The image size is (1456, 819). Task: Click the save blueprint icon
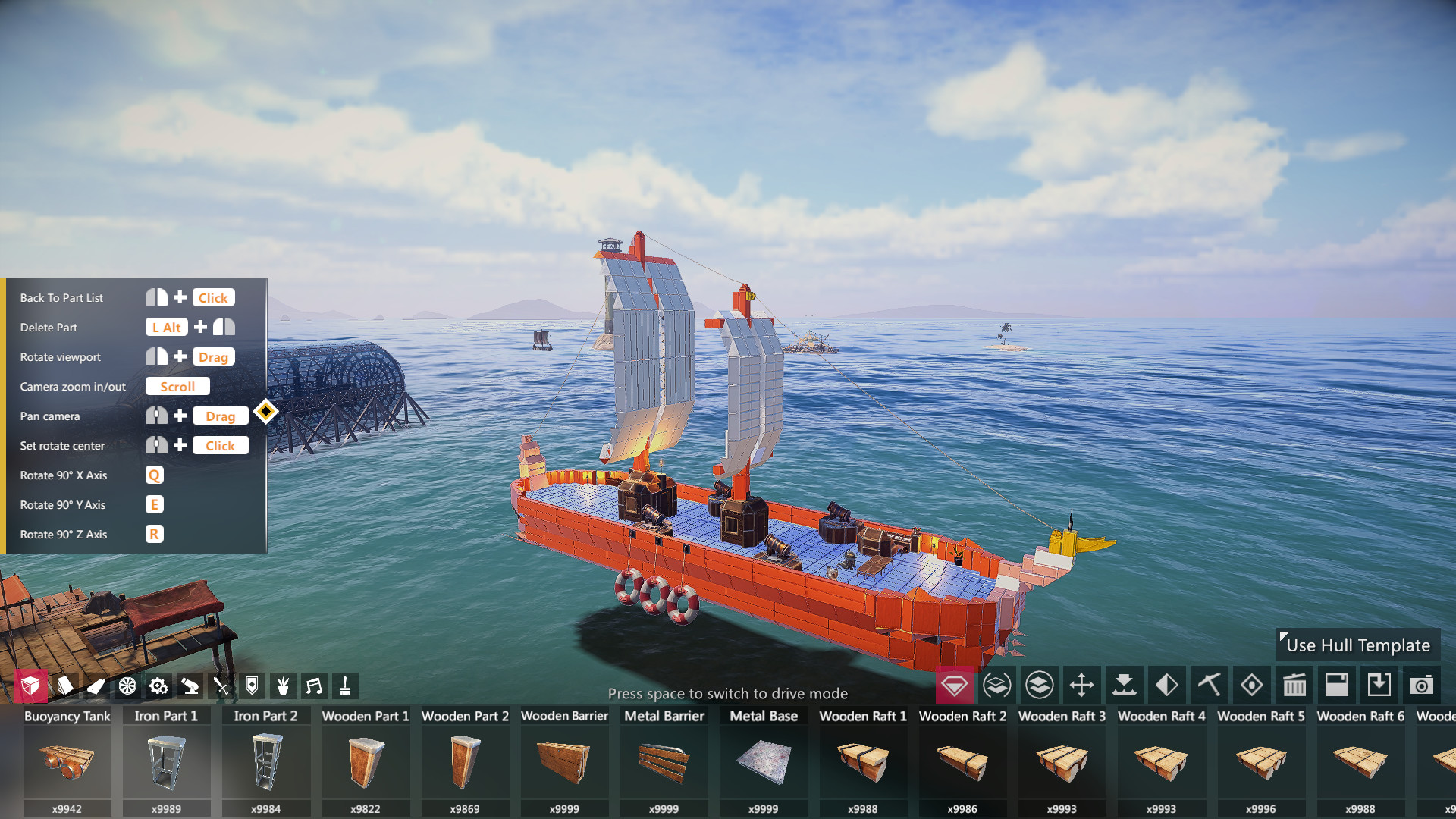pos(1336,686)
